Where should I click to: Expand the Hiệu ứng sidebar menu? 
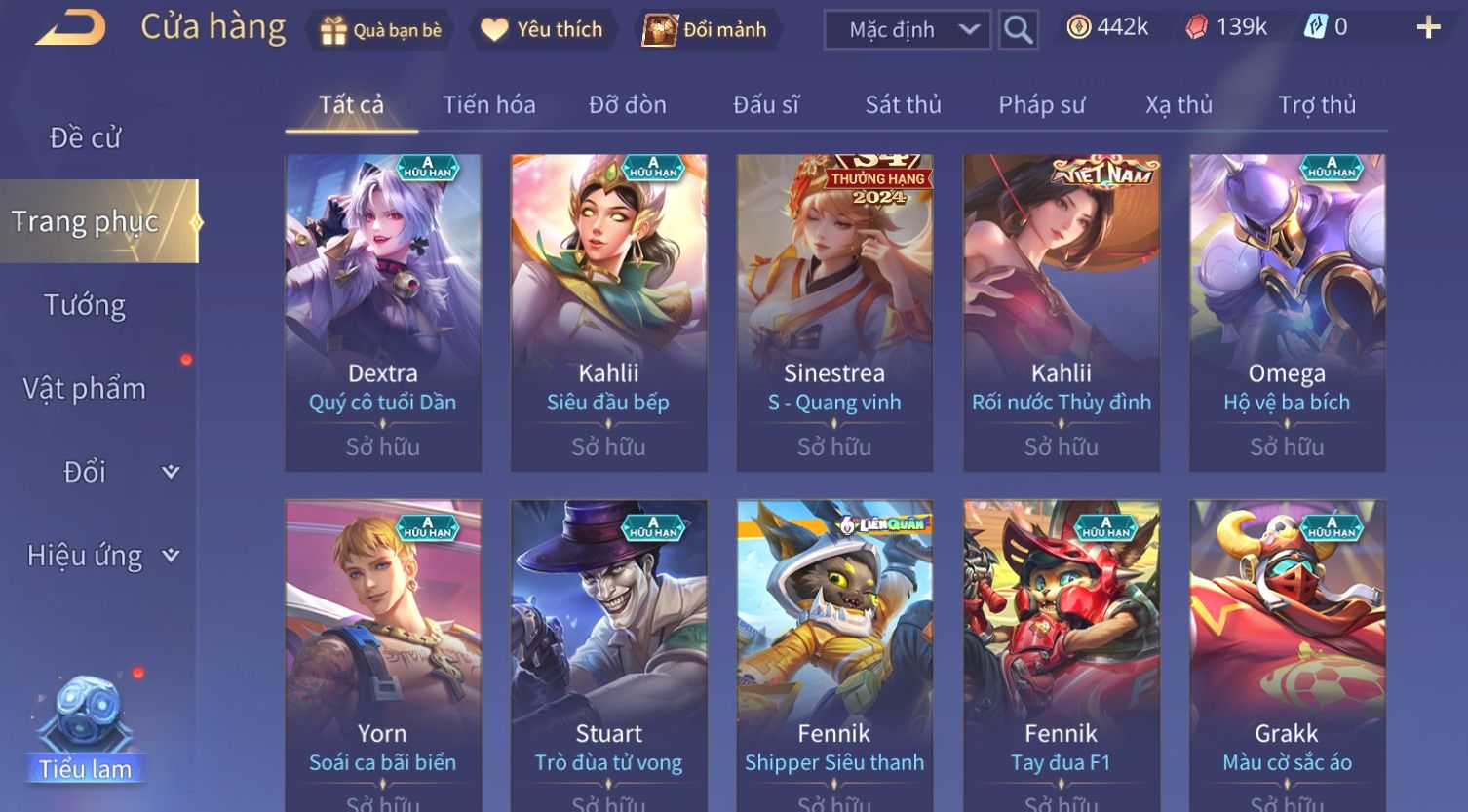click(101, 556)
